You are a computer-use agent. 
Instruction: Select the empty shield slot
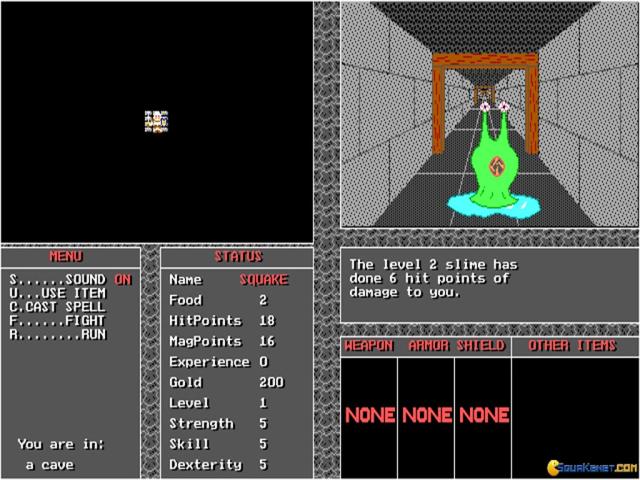click(x=483, y=414)
